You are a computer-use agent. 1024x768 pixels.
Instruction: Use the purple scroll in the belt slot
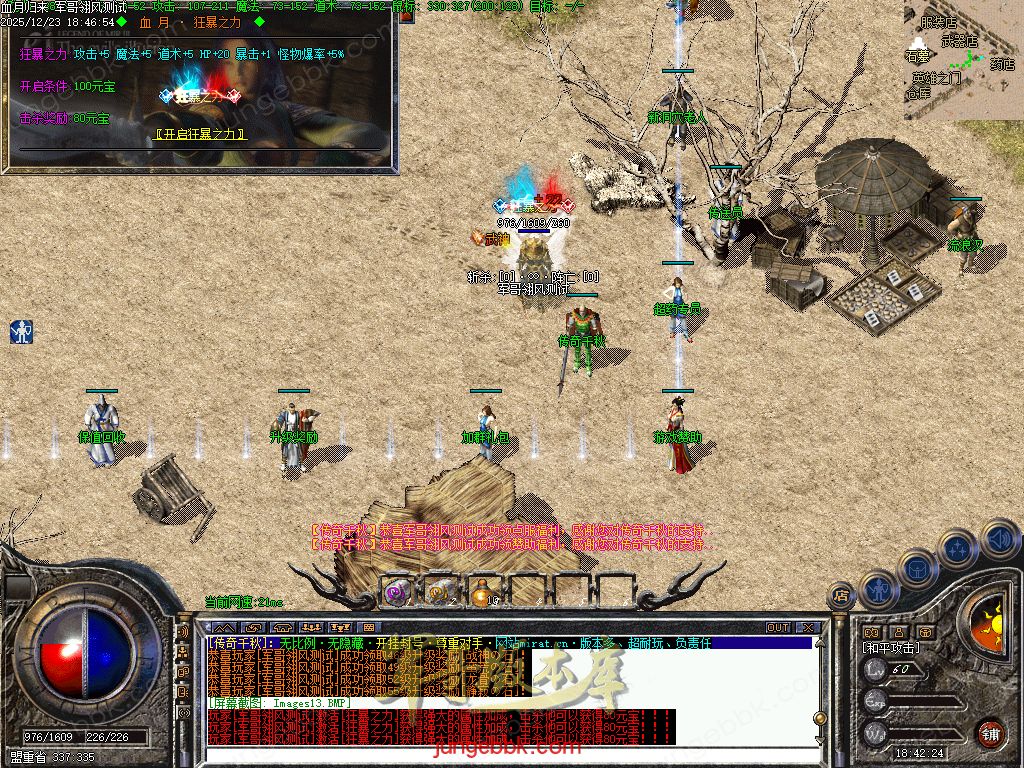pyautogui.click(x=397, y=591)
